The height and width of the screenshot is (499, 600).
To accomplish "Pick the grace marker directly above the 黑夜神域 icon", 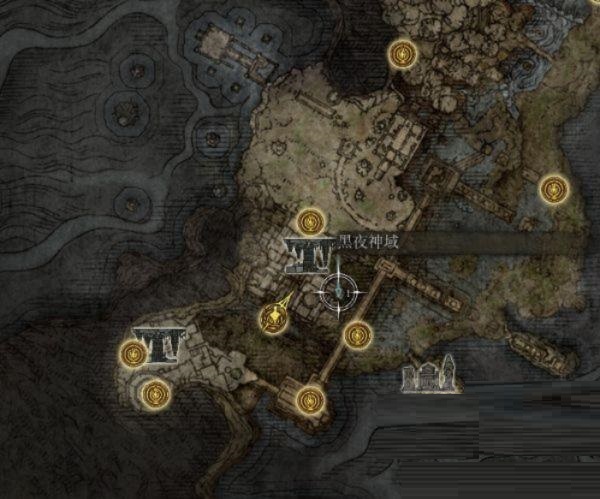I will point(312,220).
